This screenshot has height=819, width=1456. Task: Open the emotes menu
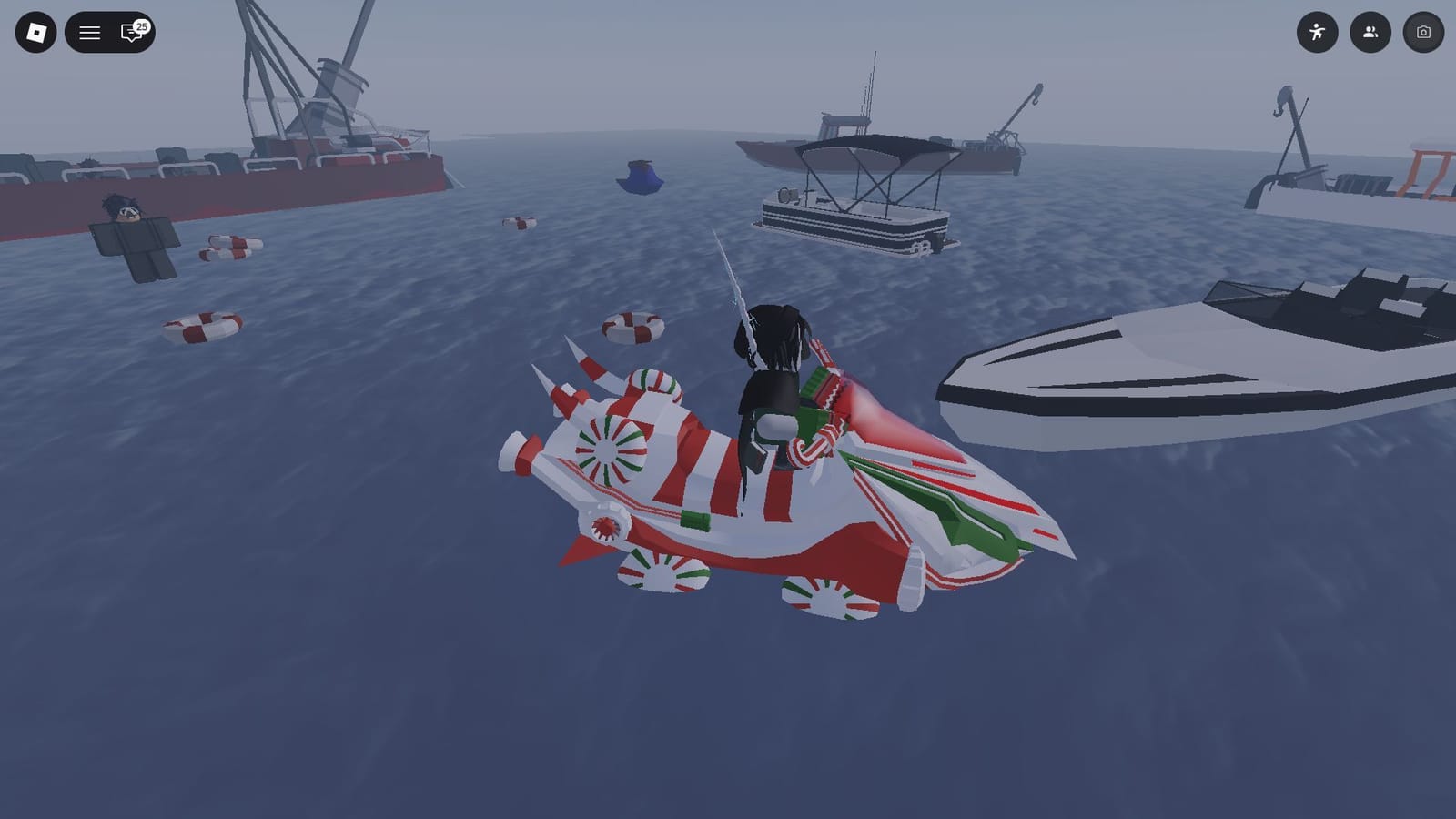(1319, 30)
